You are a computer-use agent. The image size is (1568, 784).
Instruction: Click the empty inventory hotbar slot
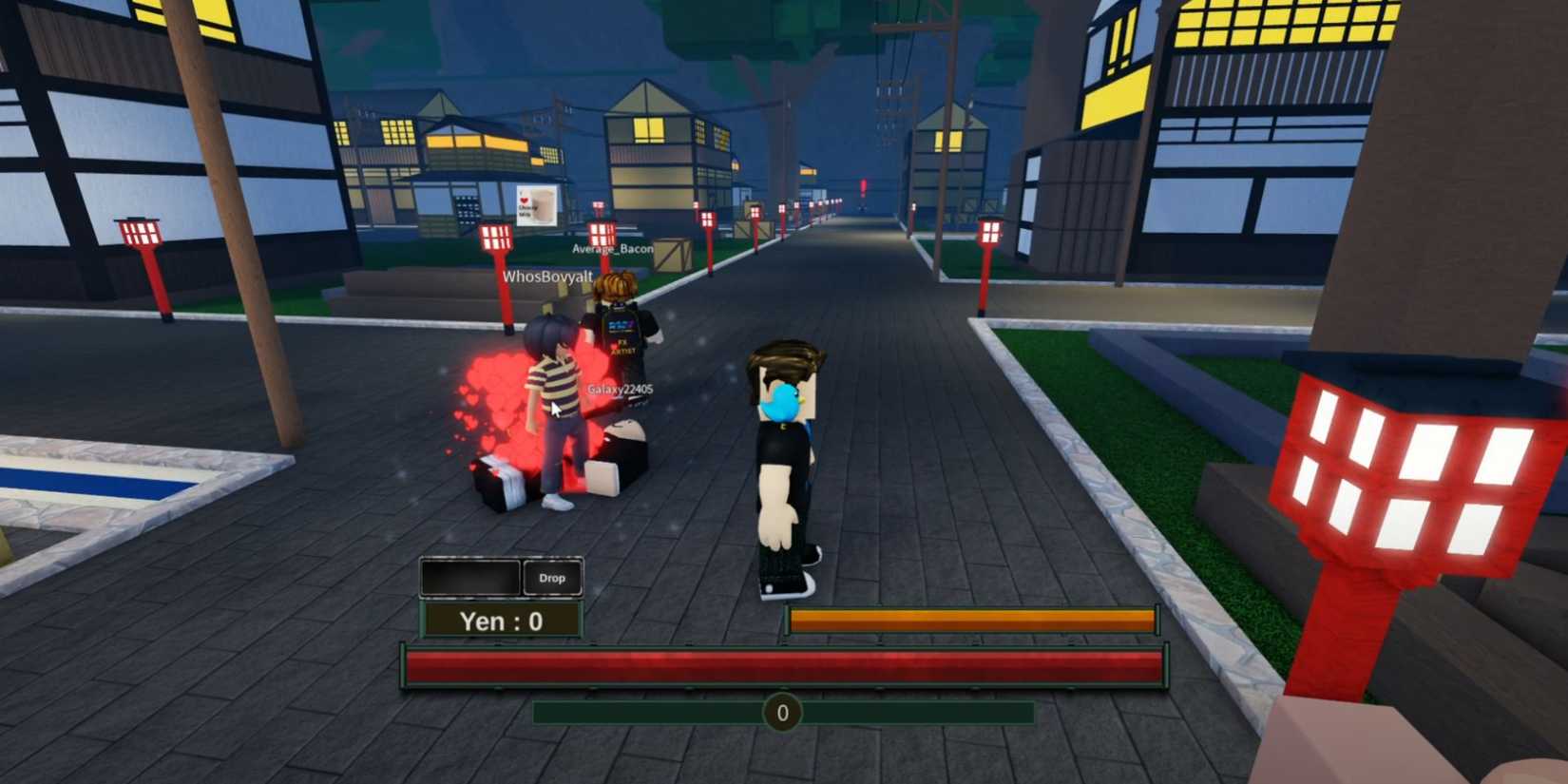point(469,575)
